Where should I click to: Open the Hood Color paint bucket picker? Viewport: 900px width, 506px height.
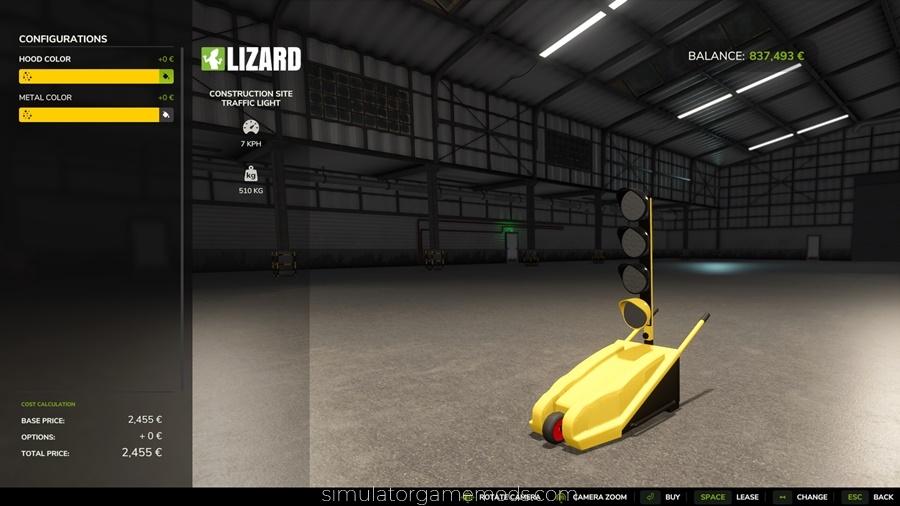click(x=166, y=76)
